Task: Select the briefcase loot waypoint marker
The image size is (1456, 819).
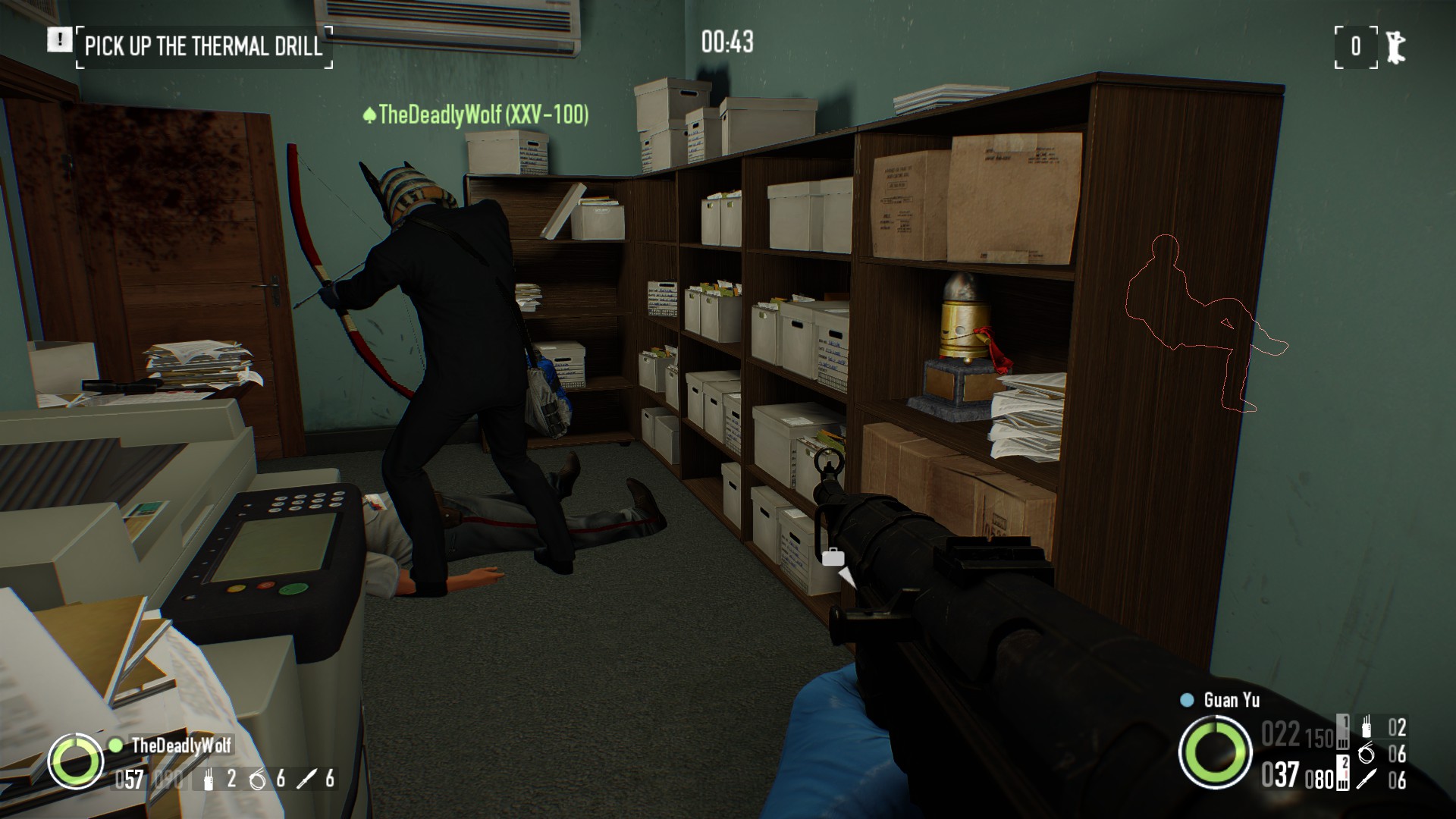Action: (833, 557)
